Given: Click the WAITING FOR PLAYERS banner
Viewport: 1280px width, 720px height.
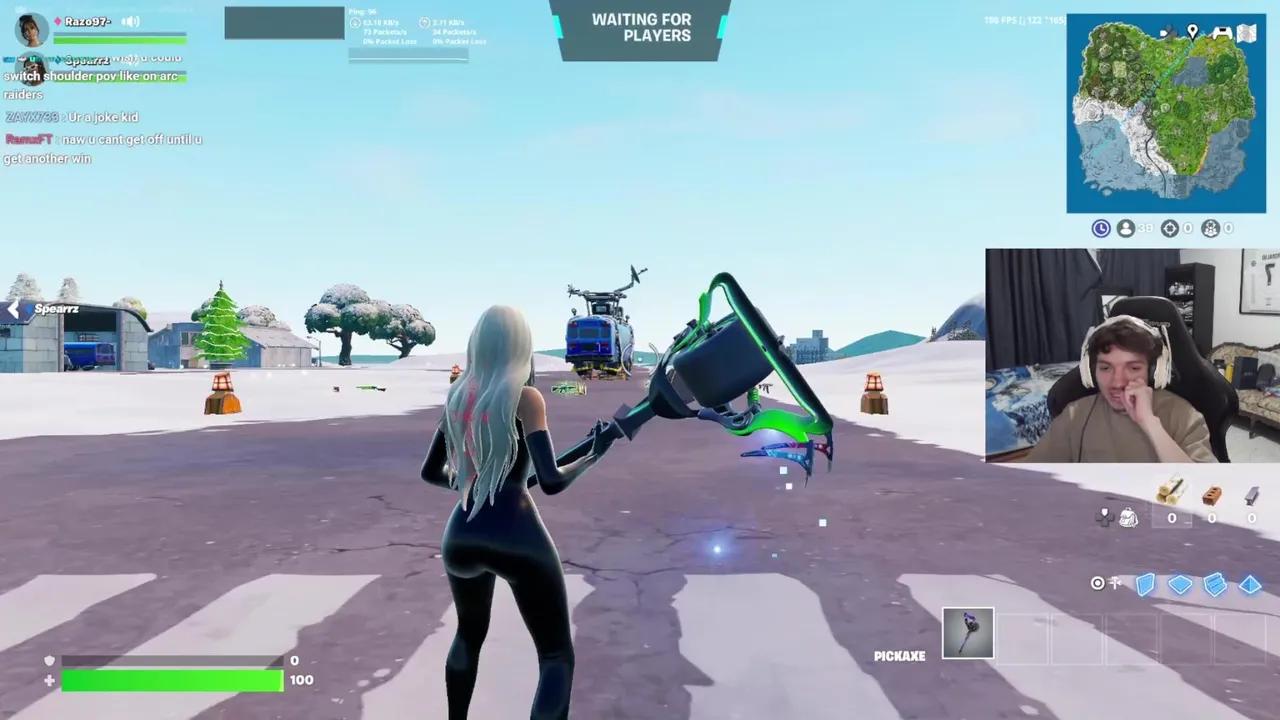Looking at the screenshot, I should (641, 28).
